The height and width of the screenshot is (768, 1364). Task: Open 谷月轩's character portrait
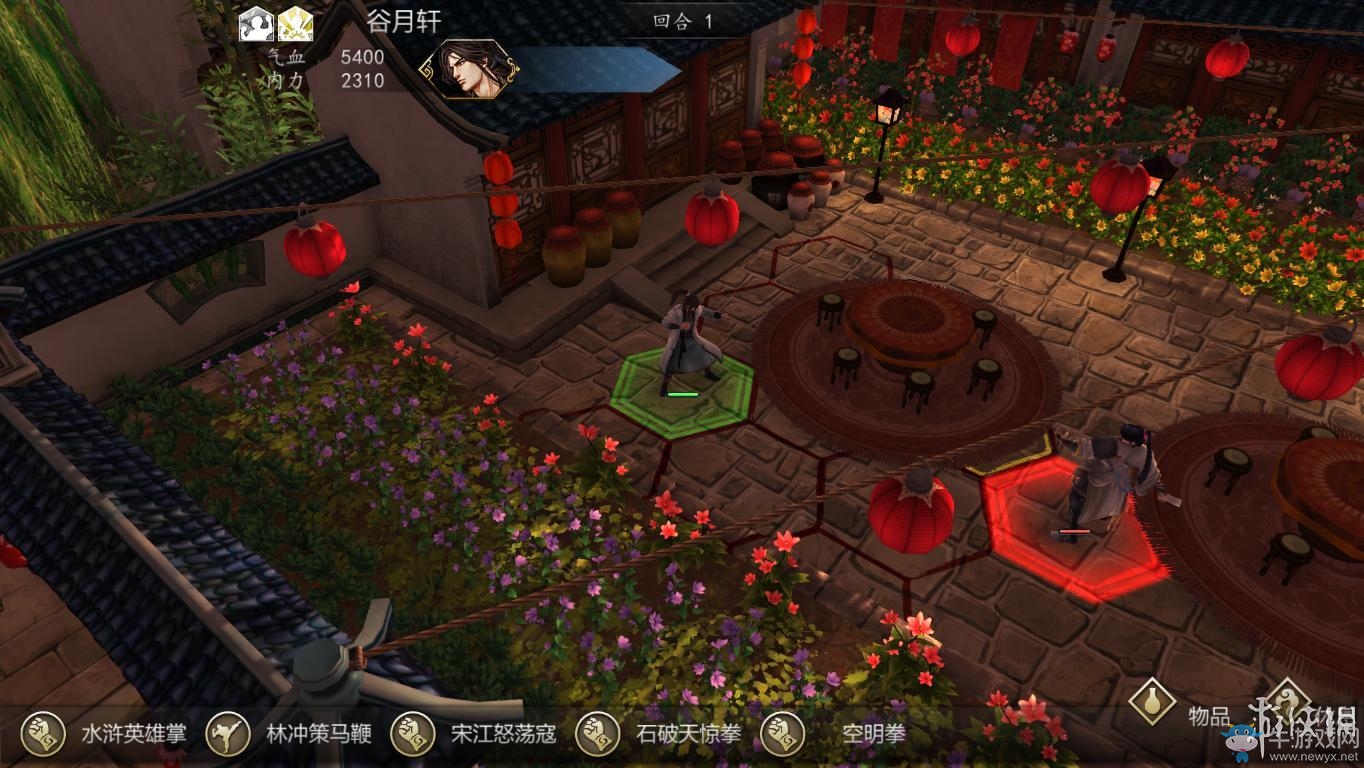tap(472, 70)
